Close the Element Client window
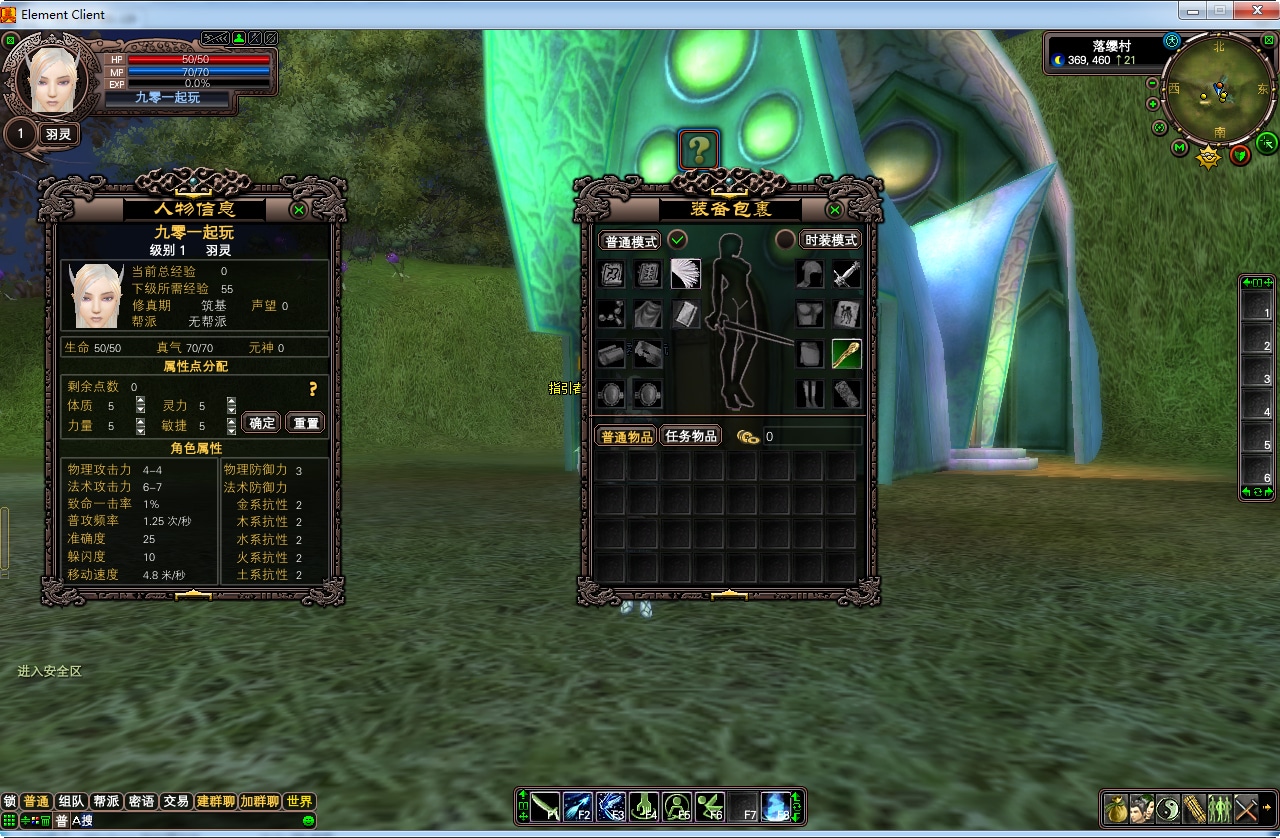 [x=1252, y=10]
